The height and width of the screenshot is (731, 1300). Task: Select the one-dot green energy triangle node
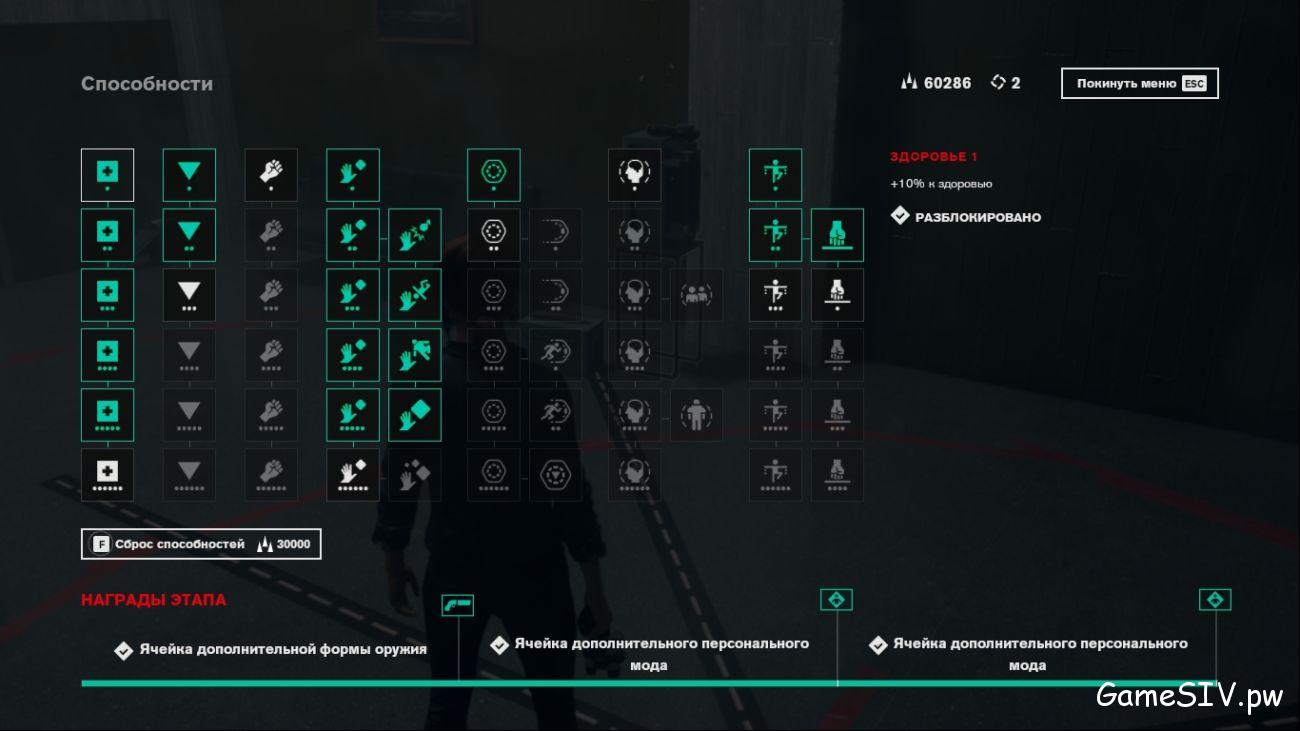coord(189,175)
